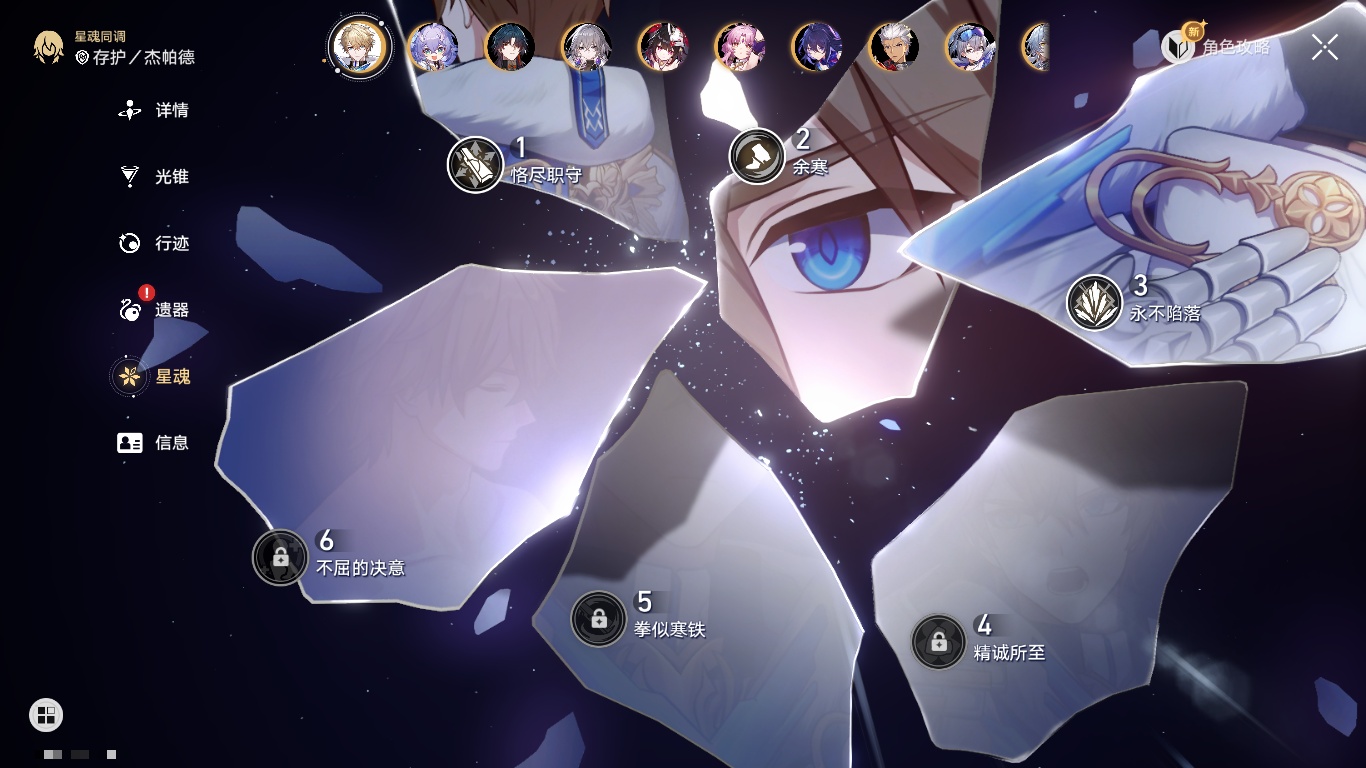Open the 角色攻略 character guide
This screenshot has height=768, width=1366.
pos(1216,46)
